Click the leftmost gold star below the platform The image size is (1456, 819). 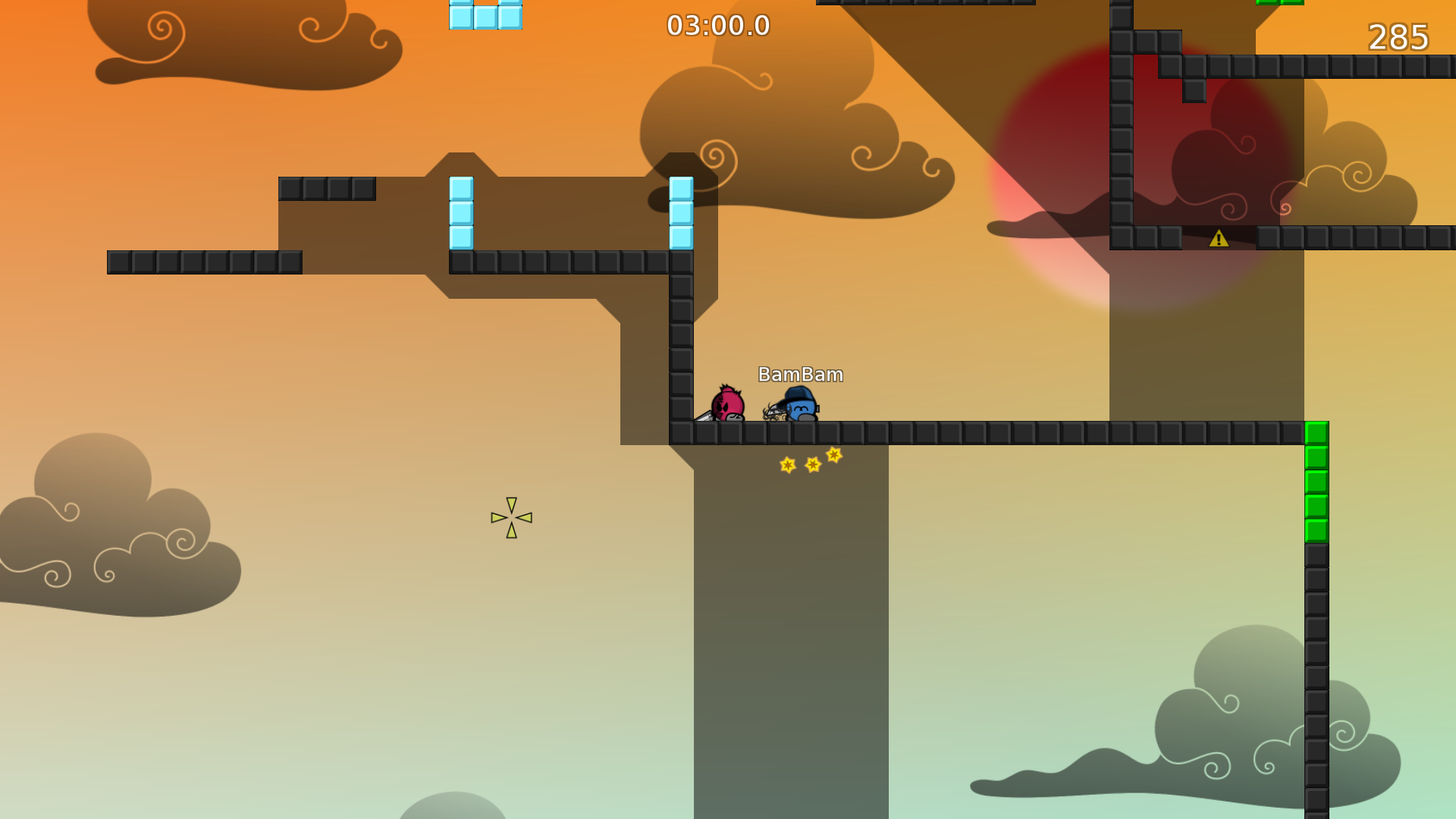pos(787,463)
